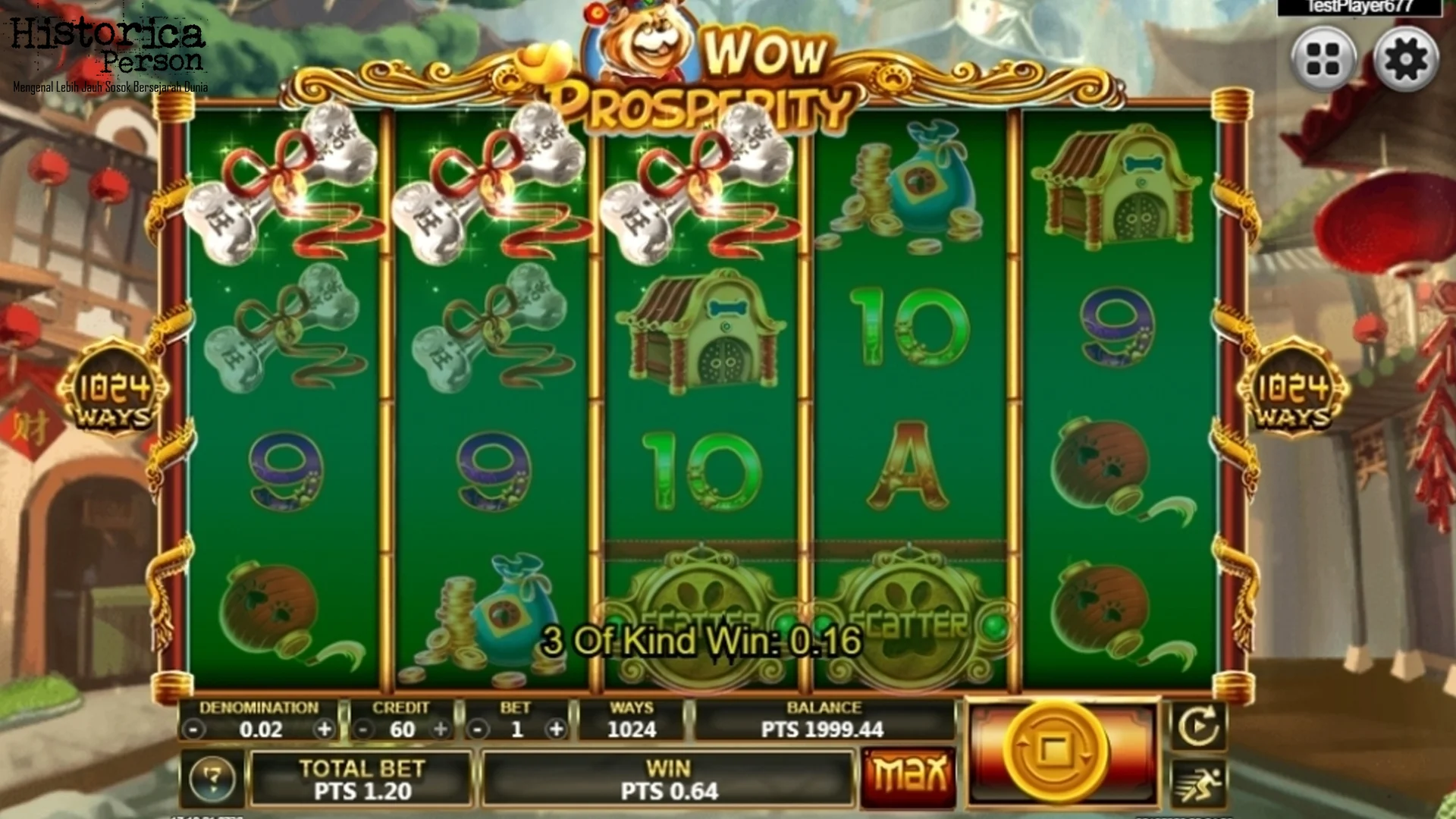1456x819 pixels.
Task: Decrease the bet with its minus button
Action: [477, 729]
